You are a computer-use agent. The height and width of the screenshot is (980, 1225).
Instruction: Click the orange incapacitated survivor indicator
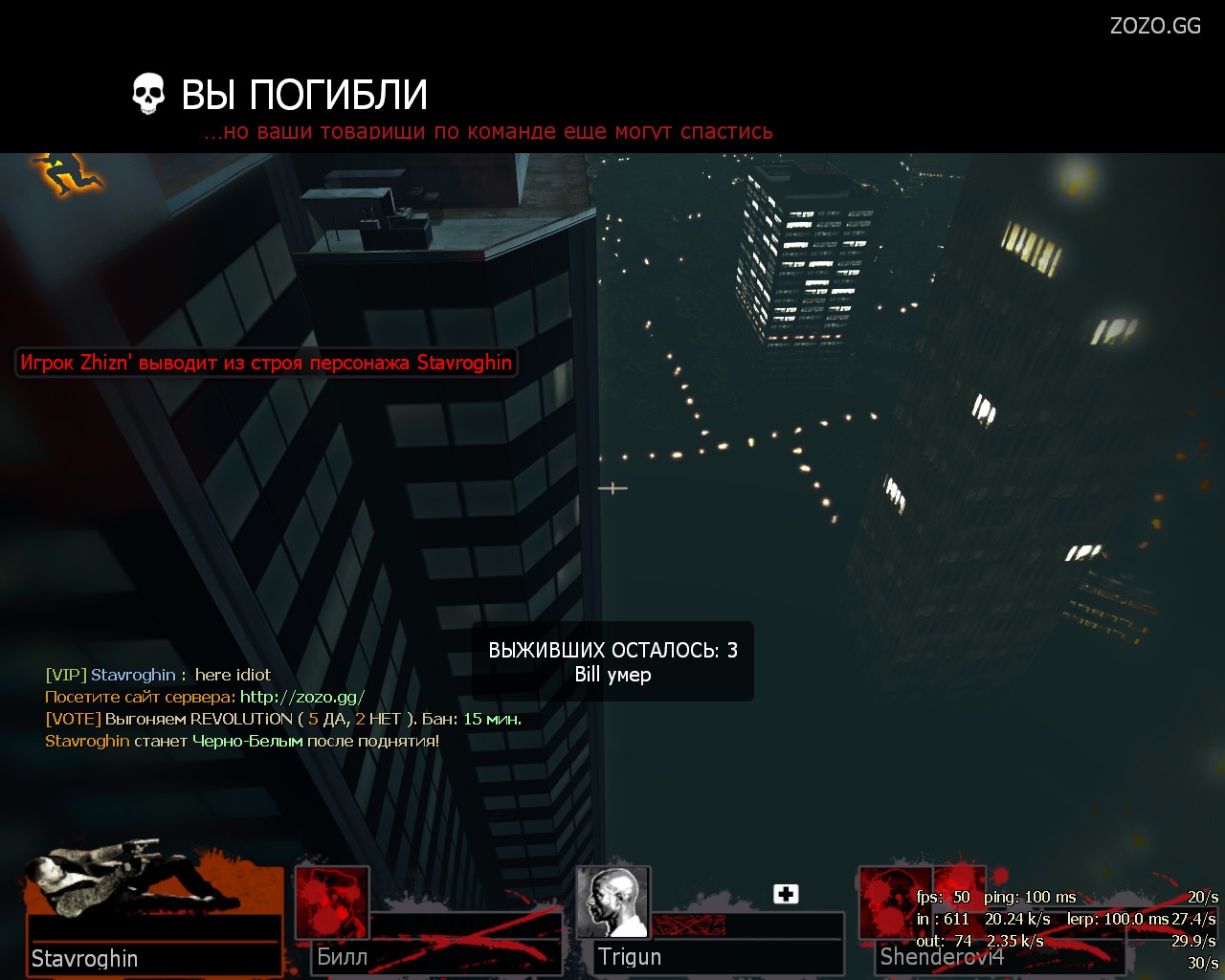tap(65, 174)
